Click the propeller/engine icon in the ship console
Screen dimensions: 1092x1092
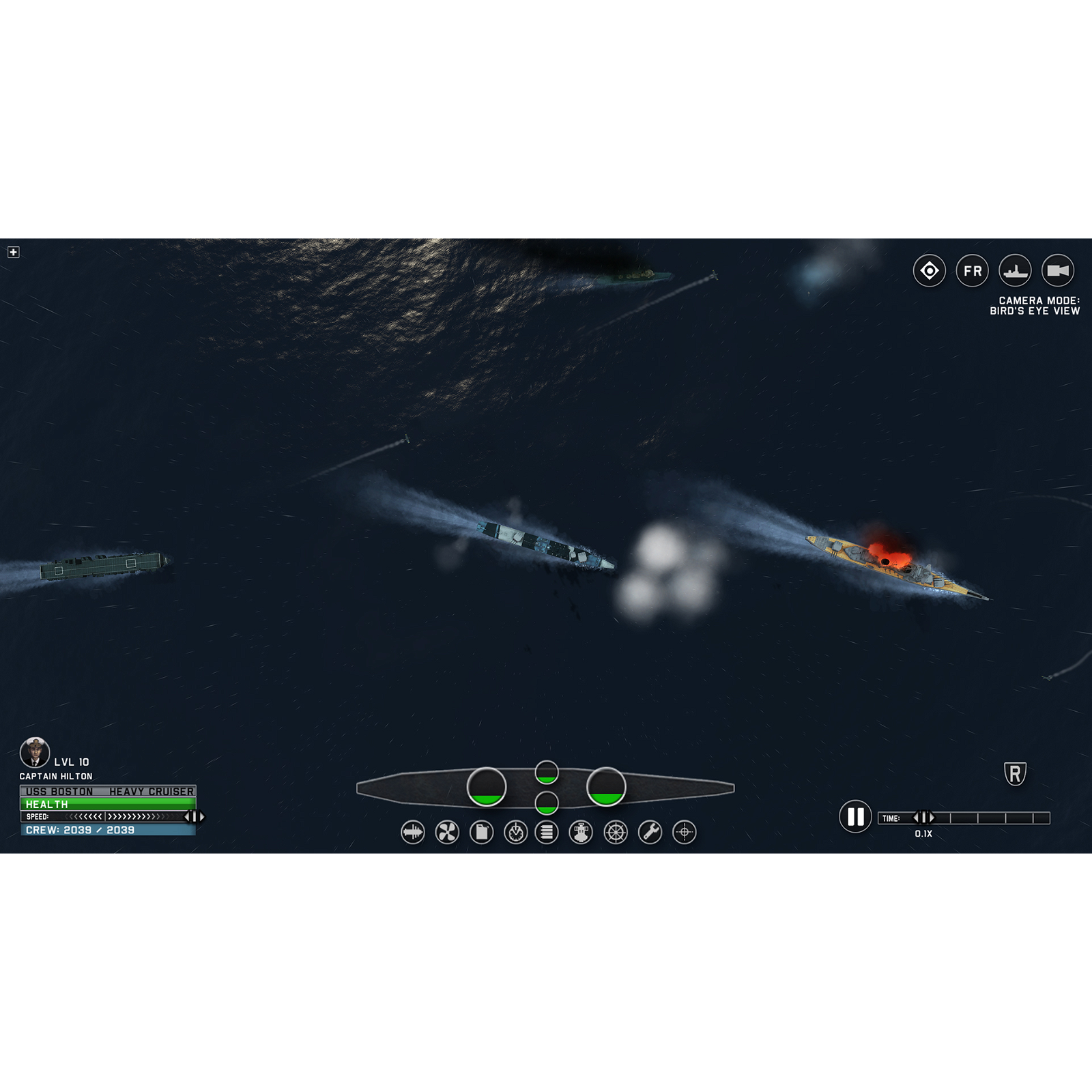(x=447, y=832)
